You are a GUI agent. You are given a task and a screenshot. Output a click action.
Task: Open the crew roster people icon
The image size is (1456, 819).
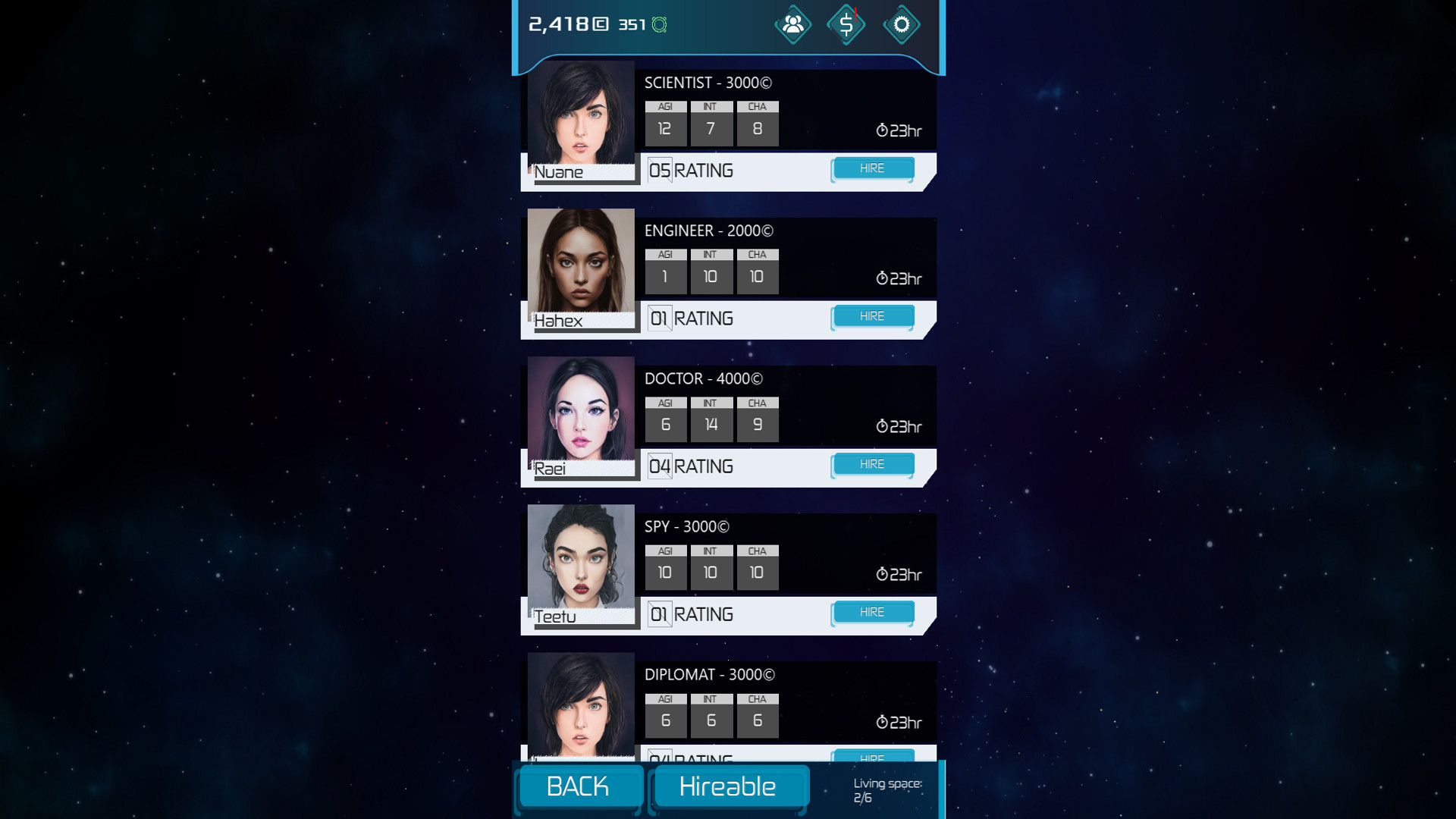coord(792,24)
